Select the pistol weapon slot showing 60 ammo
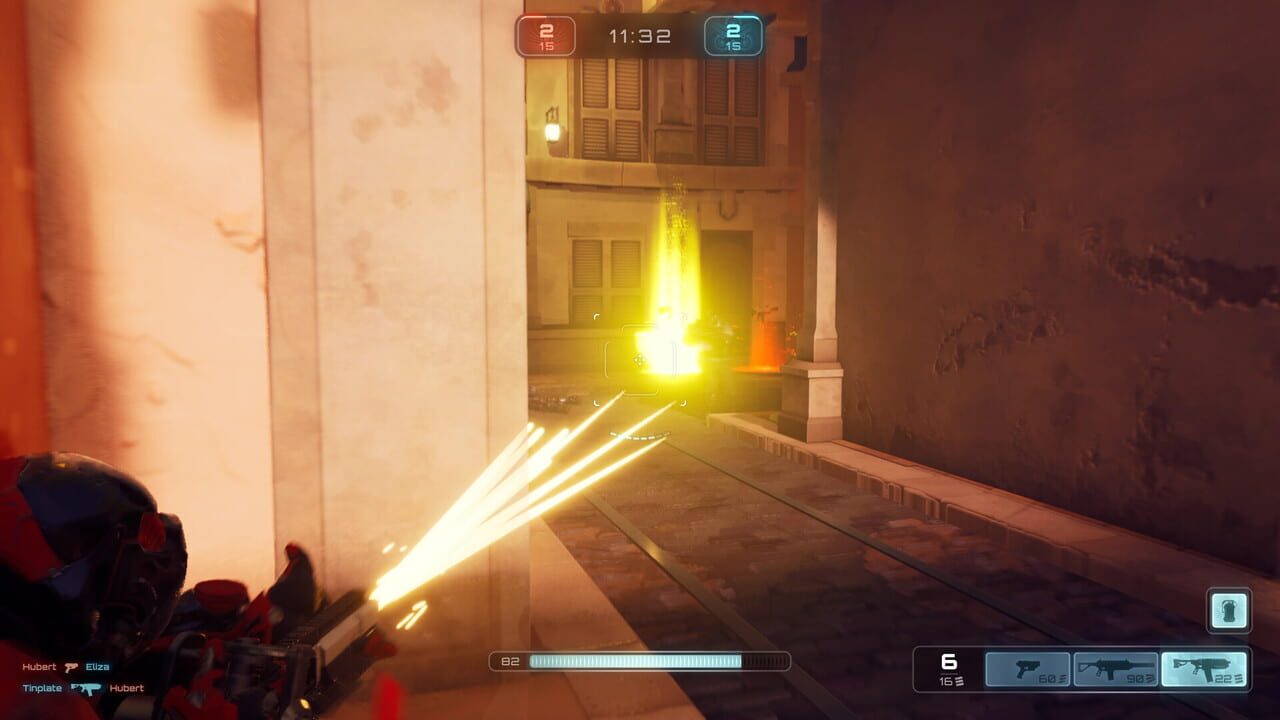This screenshot has width=1280, height=720. tap(1027, 668)
